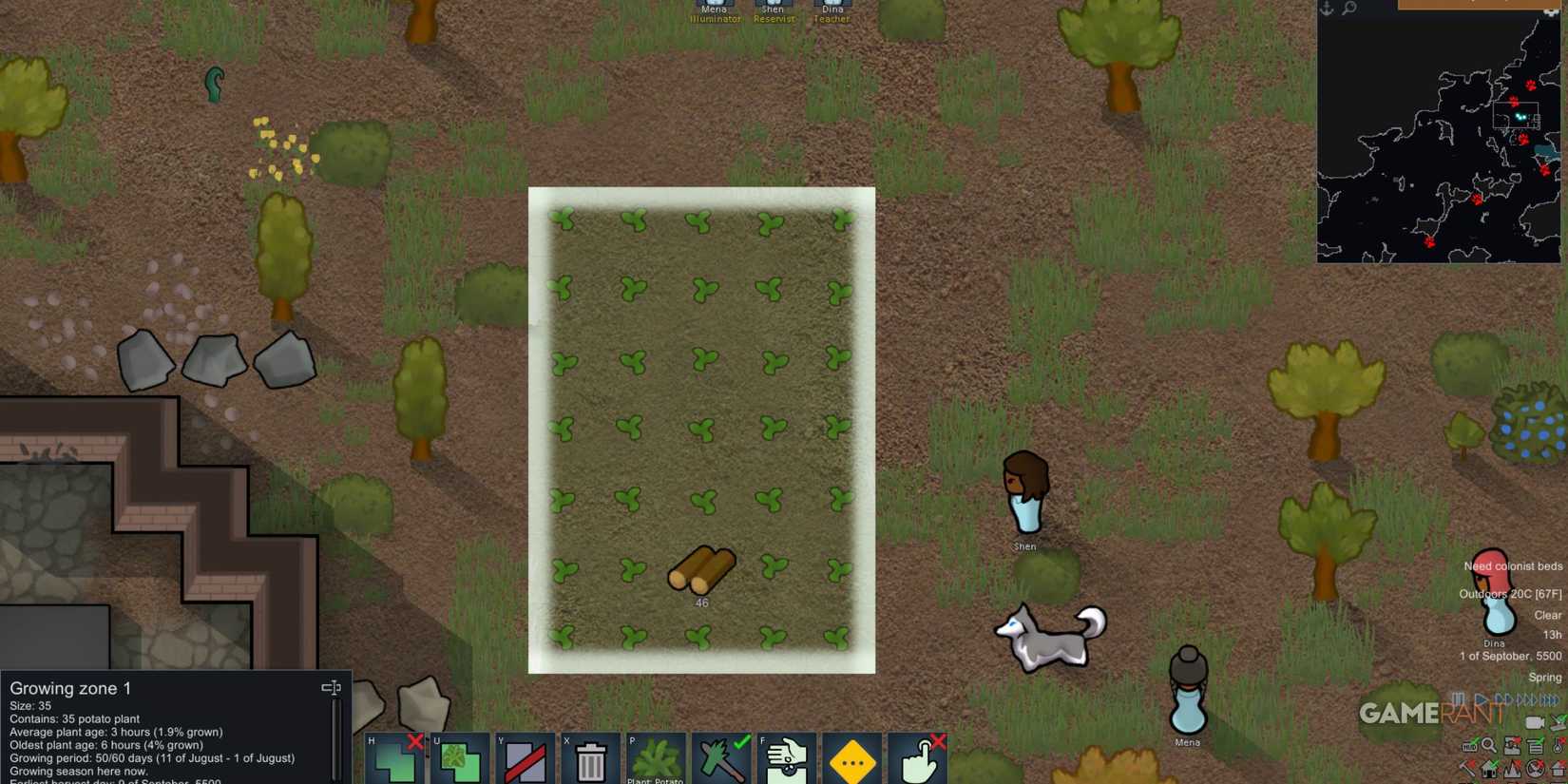The height and width of the screenshot is (784, 1568).
Task: Toggle the pointing-hand icon with red X
Action: tap(918, 760)
